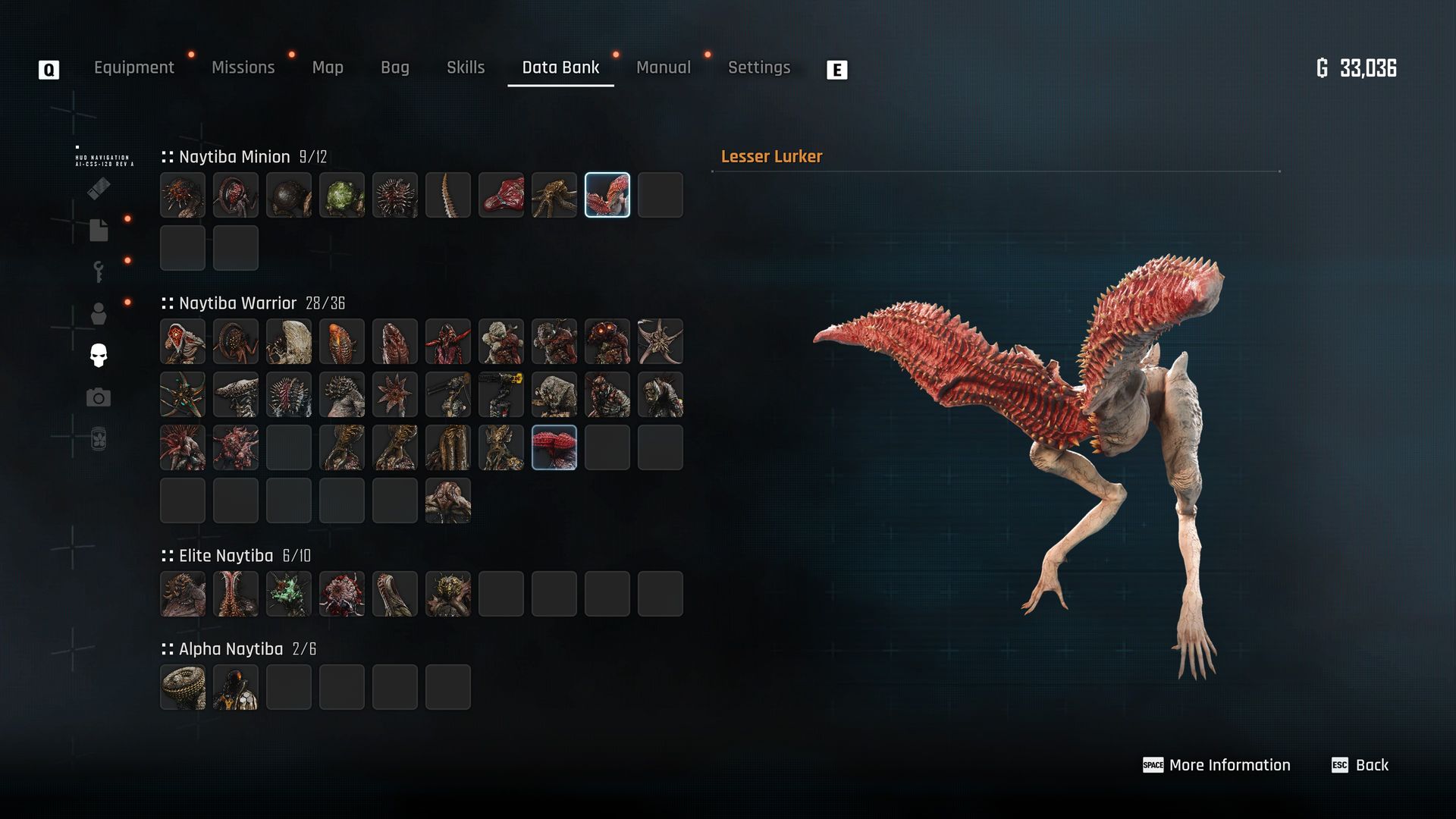Open the Missions tab
This screenshot has height=819, width=1456.
pos(243,67)
